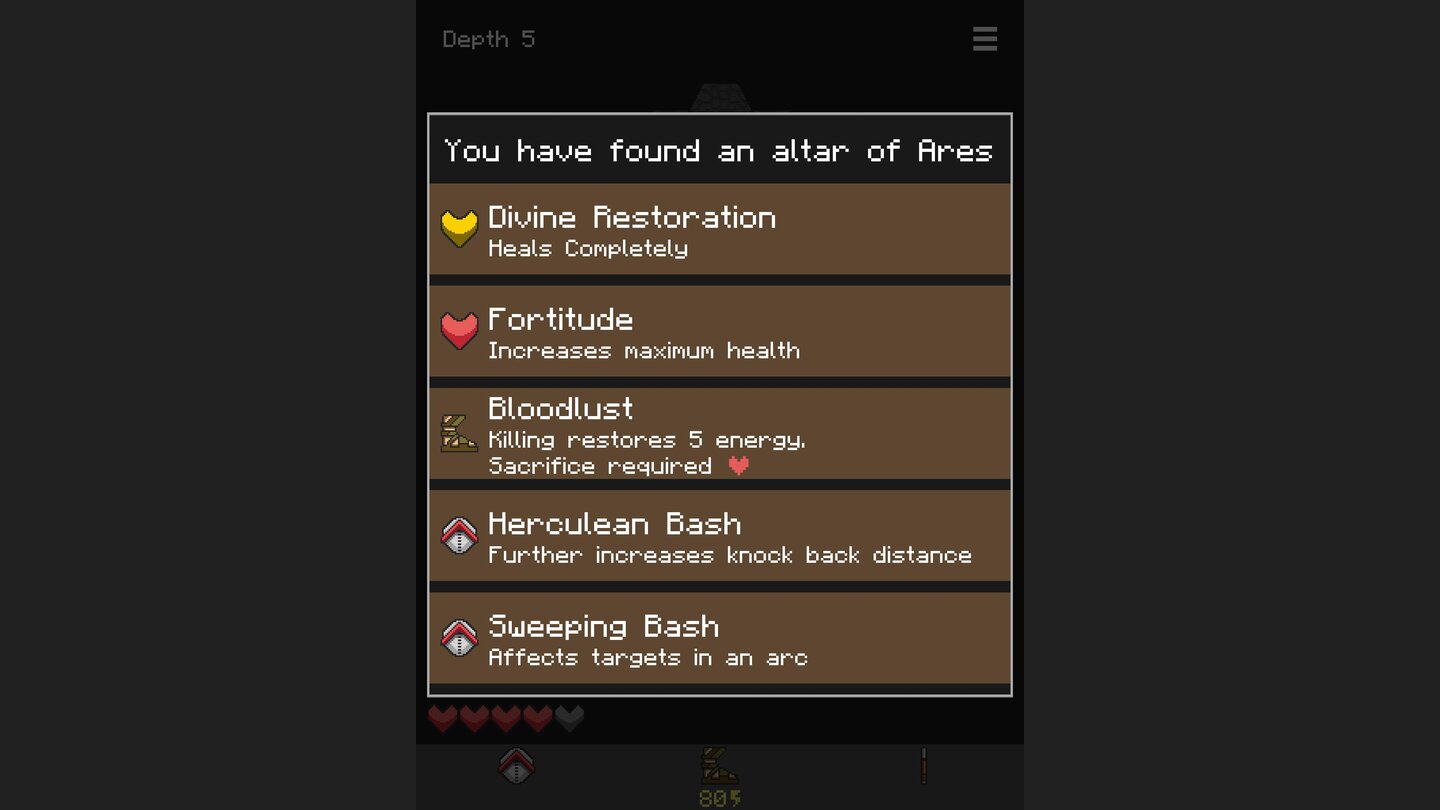Open the hamburger menu at top right
Screen dimensions: 1440x810
[985, 39]
